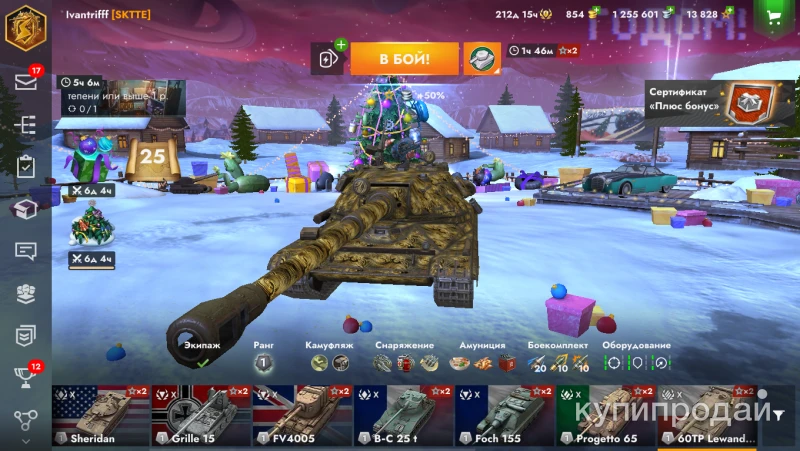Image resolution: width=800 pixels, height=451 pixels.
Task: Open the Экипаж crew section
Action: (x=202, y=357)
